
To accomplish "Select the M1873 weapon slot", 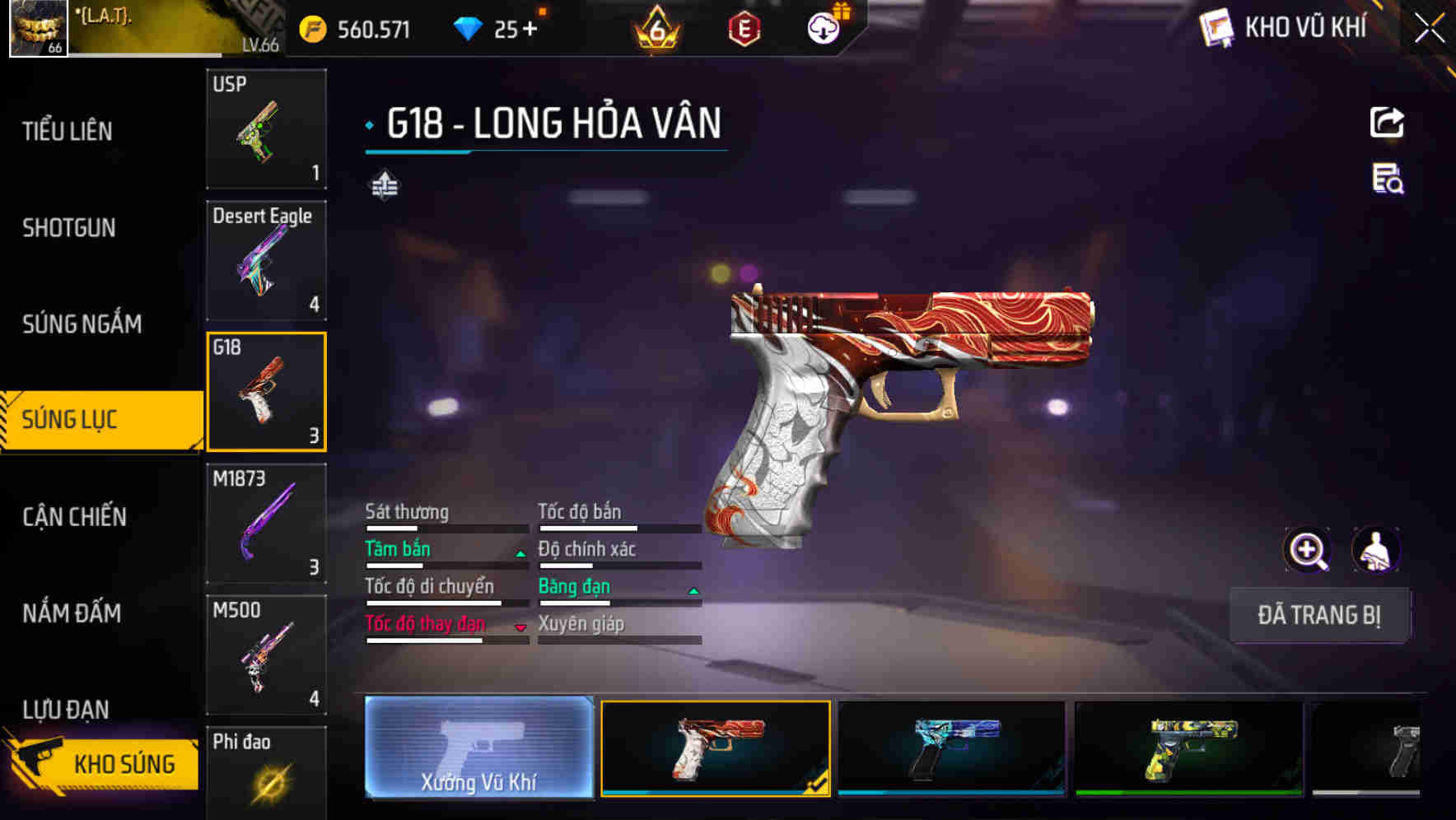I will click(x=266, y=524).
